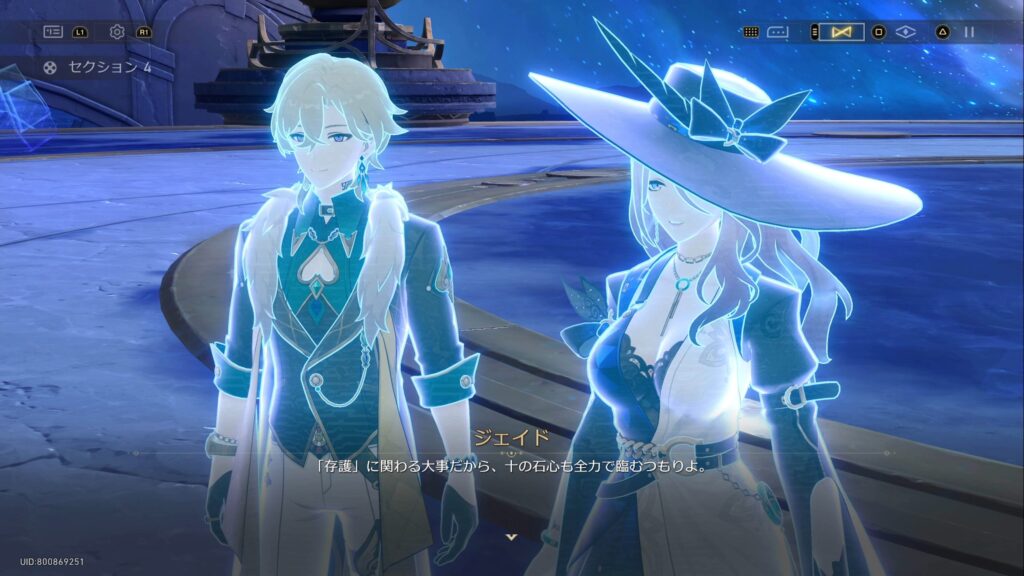
Task: Open settings via the gear icon
Action: click(117, 32)
